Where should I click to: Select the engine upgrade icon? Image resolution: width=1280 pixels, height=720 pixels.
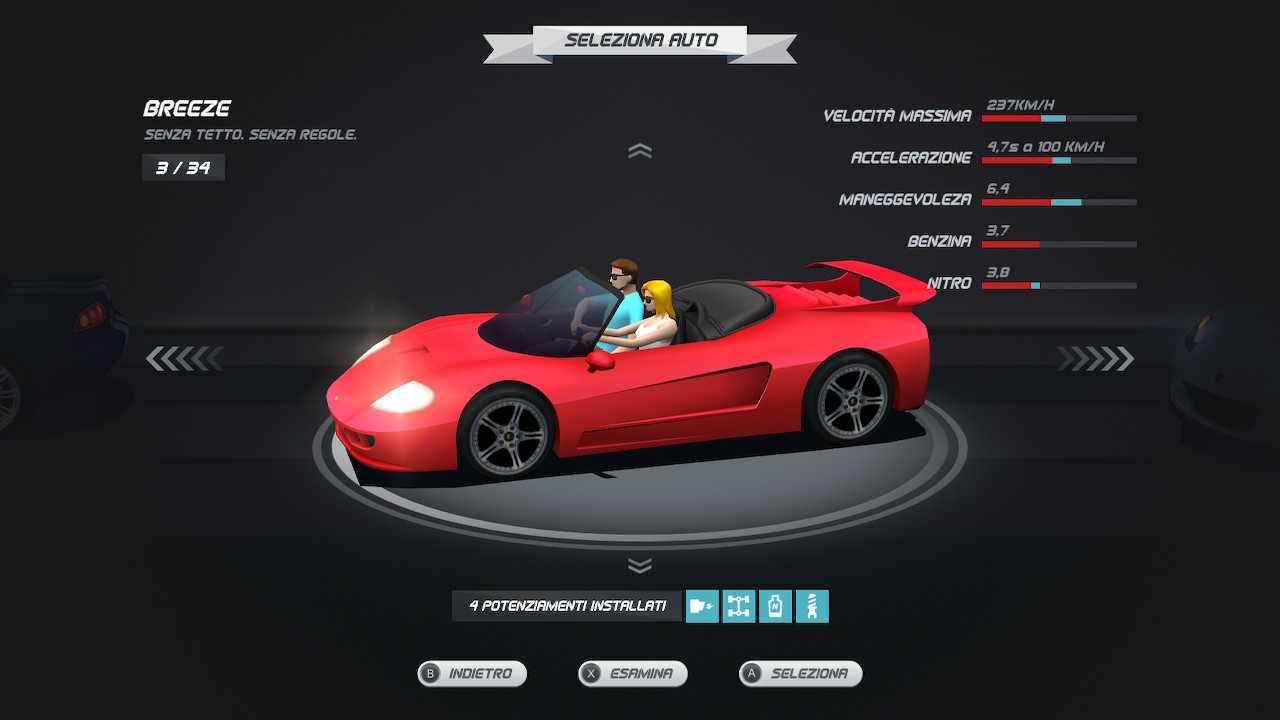coord(702,606)
